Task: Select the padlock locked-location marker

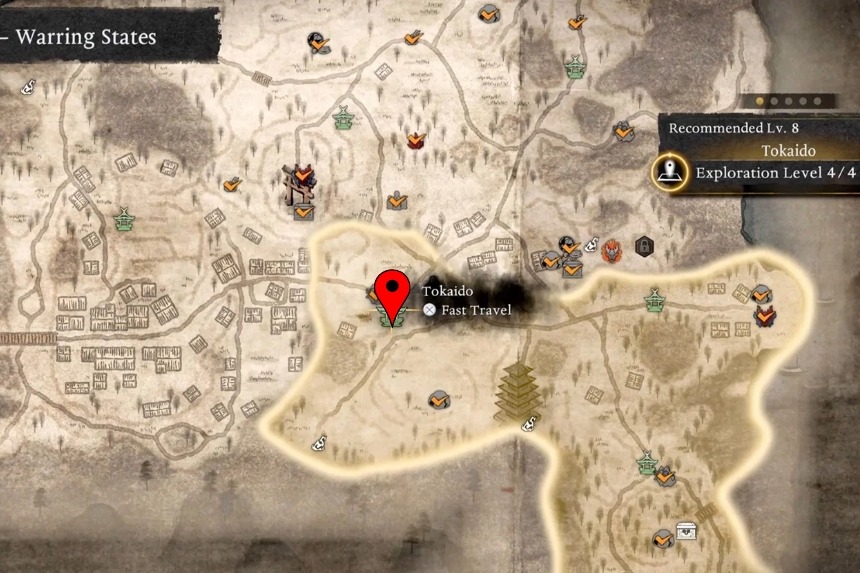Action: coord(644,245)
